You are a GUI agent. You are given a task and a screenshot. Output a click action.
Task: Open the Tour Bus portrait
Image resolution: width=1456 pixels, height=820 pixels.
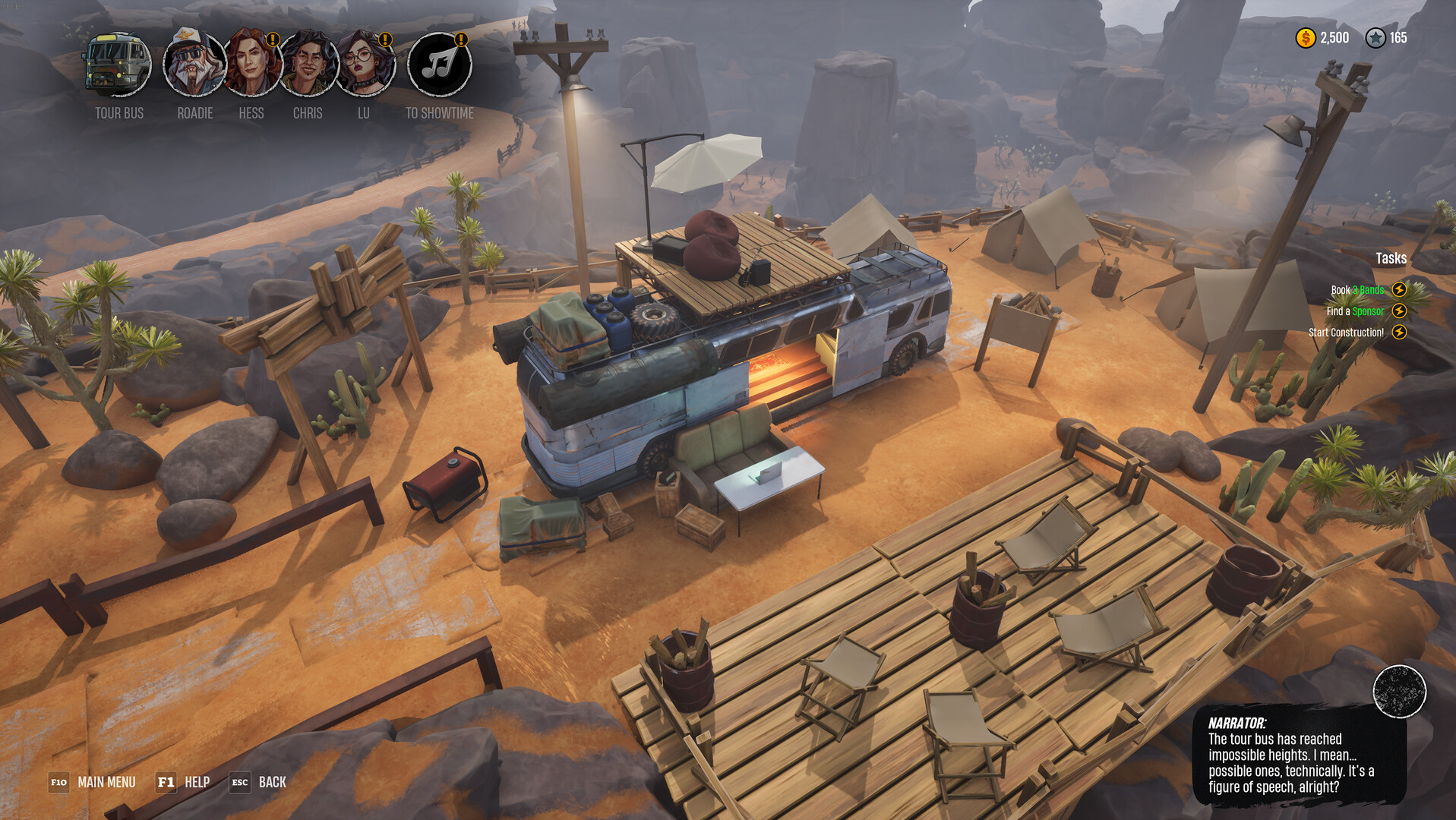(118, 65)
